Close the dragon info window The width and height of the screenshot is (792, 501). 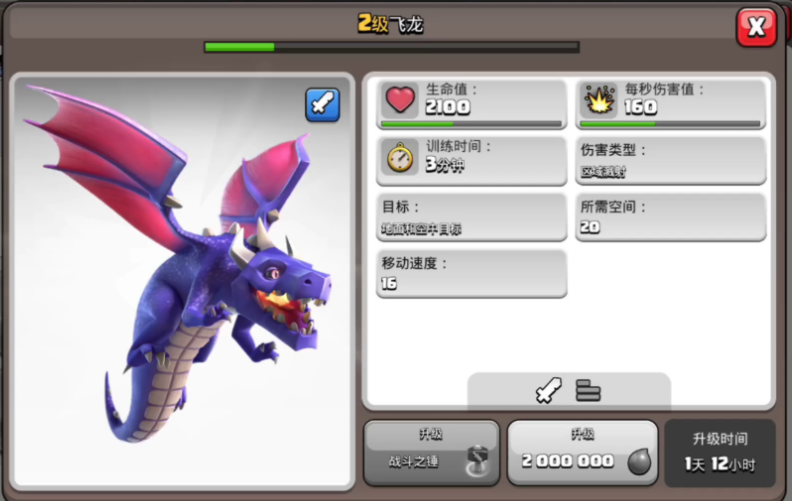pyautogui.click(x=756, y=27)
